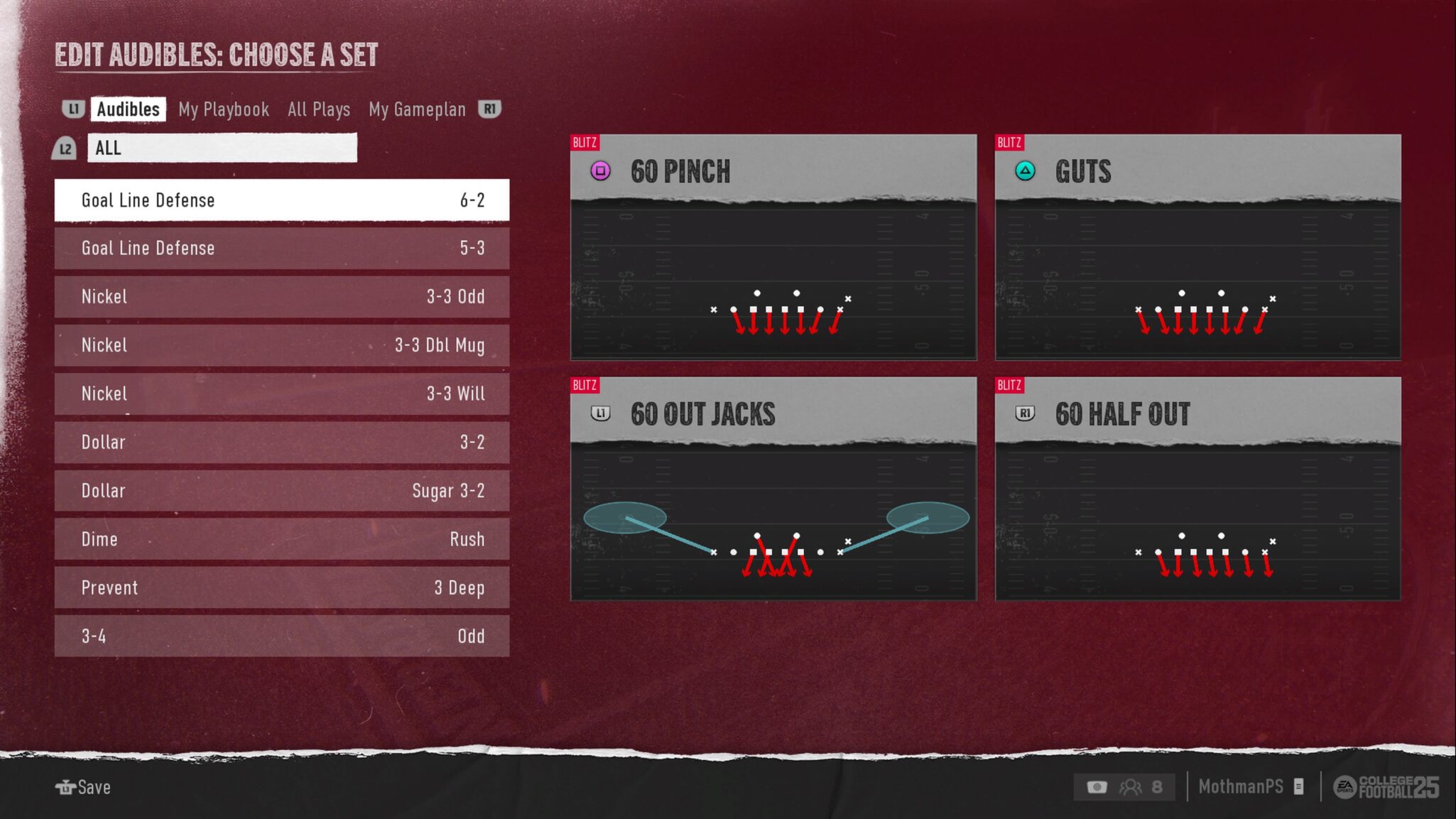Screen dimensions: 1456x819
Task: Select the Dollar 3-2 set
Action: pyautogui.click(x=282, y=443)
